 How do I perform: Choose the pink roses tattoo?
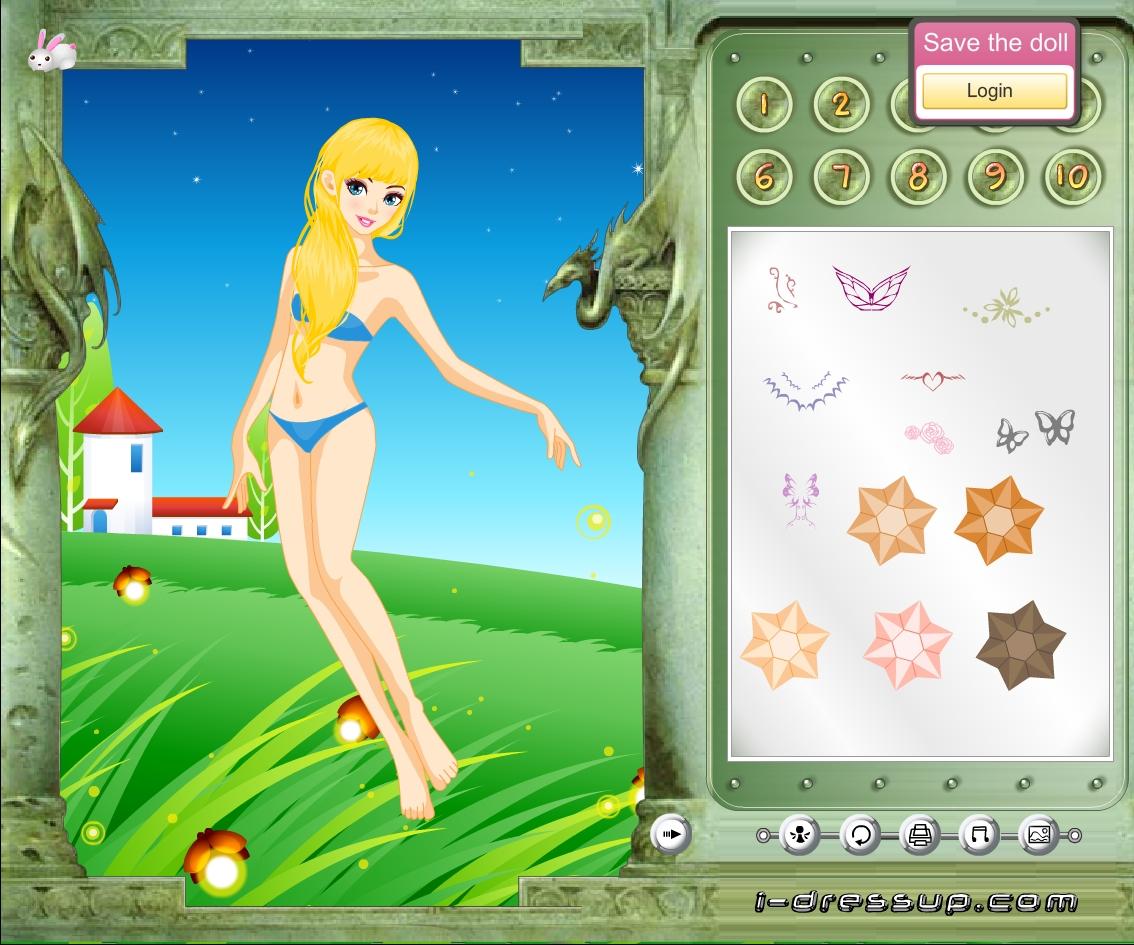pos(929,436)
